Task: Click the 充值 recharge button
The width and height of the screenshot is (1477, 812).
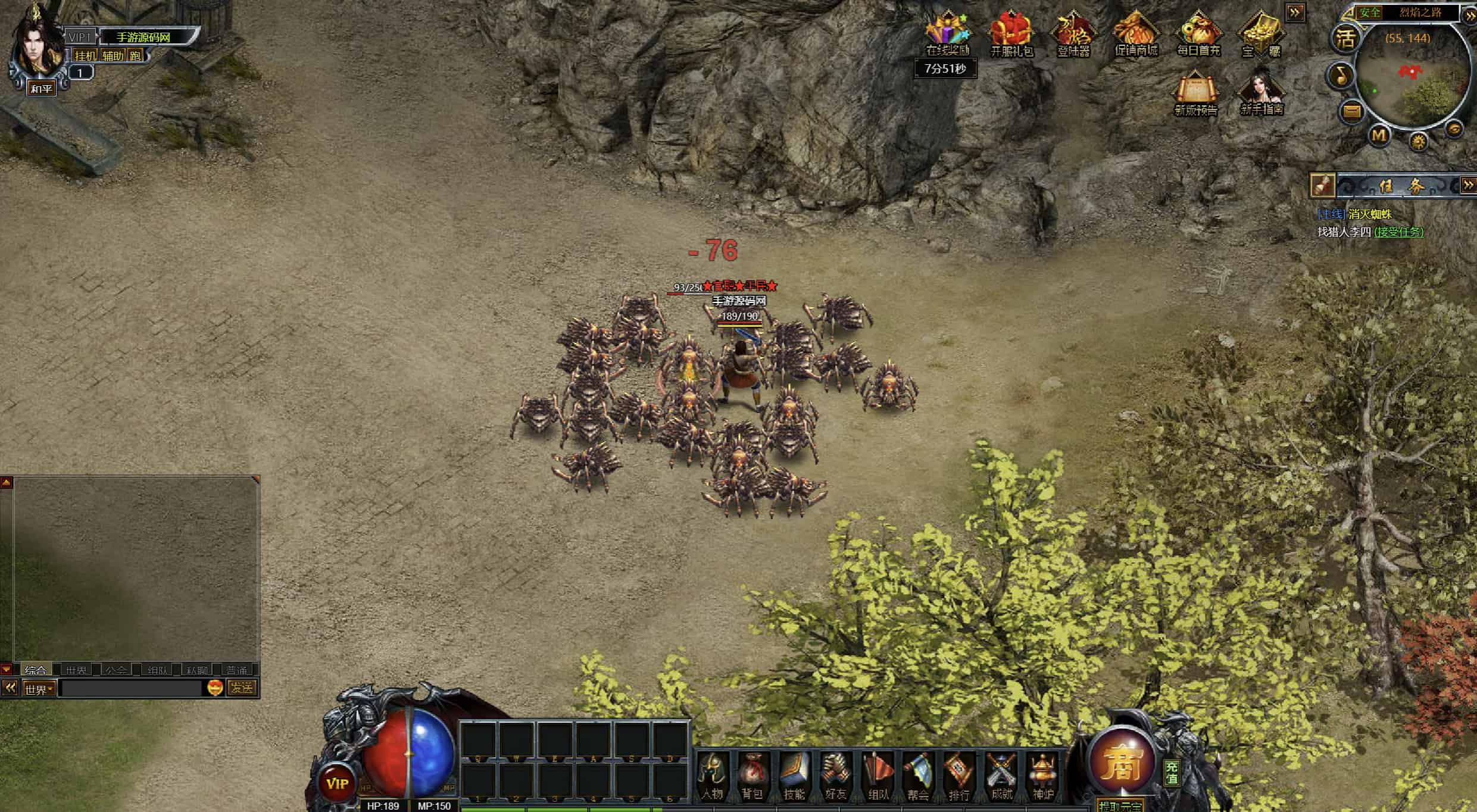Action: point(1171,773)
